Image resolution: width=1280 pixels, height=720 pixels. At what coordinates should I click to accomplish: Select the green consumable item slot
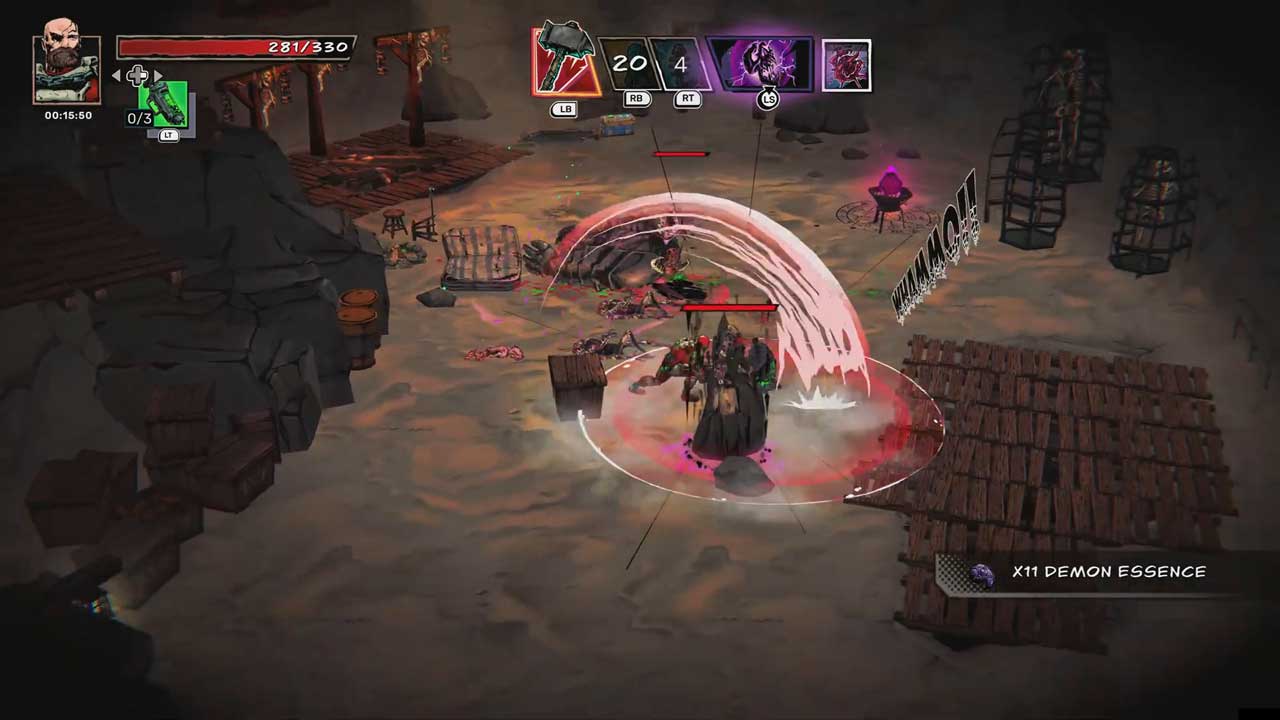pos(165,105)
